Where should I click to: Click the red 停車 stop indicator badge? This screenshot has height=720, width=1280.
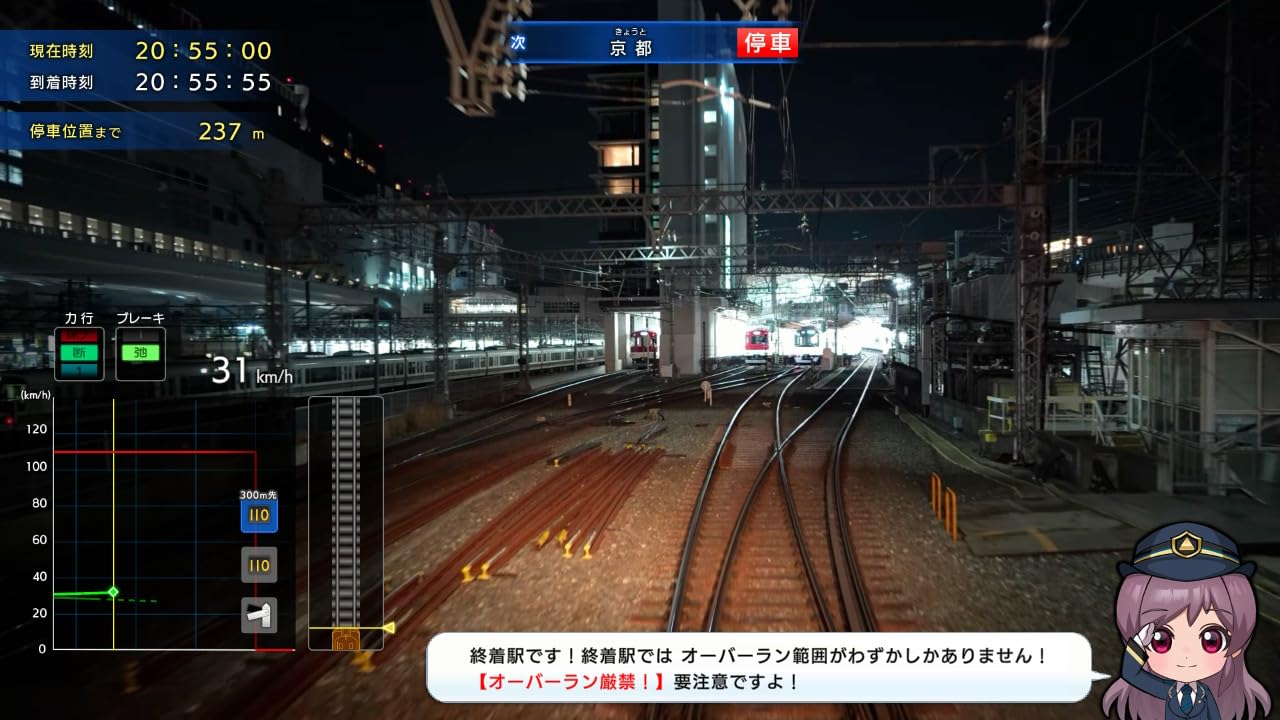pos(766,44)
